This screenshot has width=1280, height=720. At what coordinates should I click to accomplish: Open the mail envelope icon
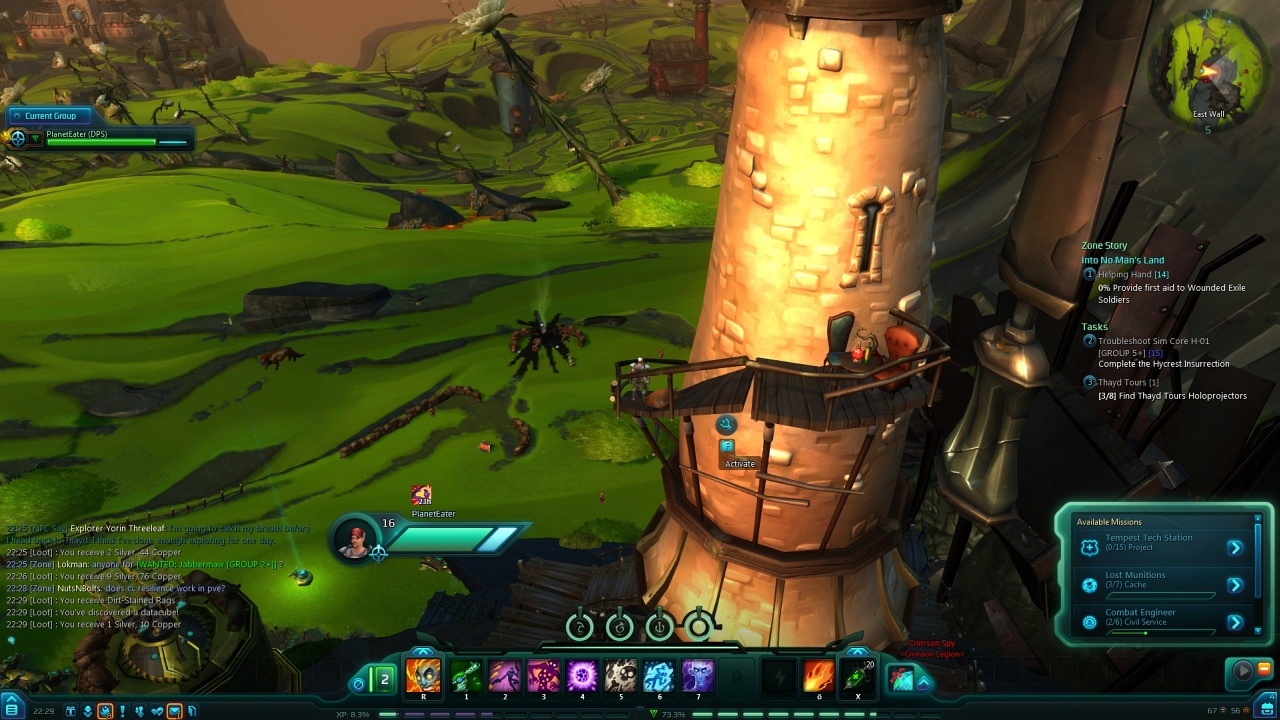(174, 711)
